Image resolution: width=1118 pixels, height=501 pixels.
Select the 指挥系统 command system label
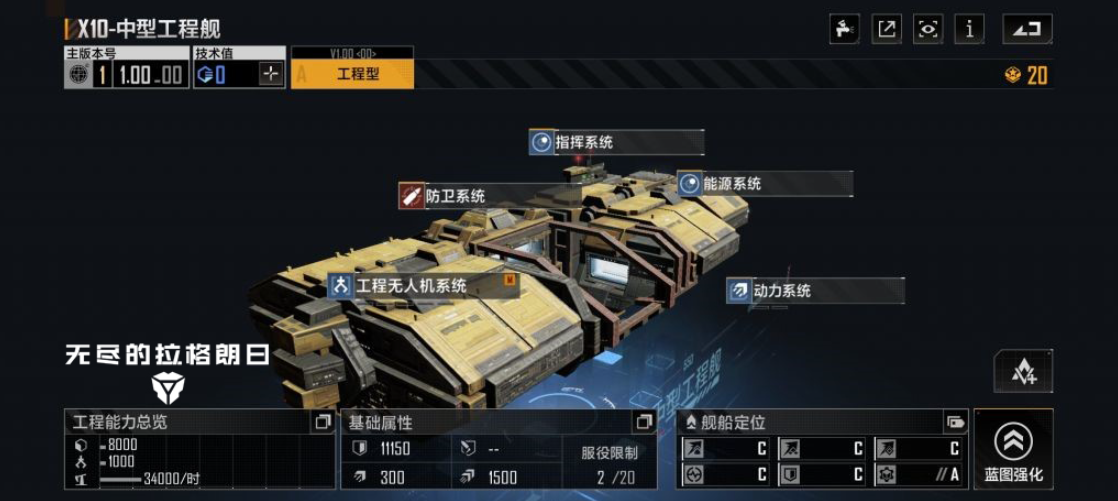(616, 142)
